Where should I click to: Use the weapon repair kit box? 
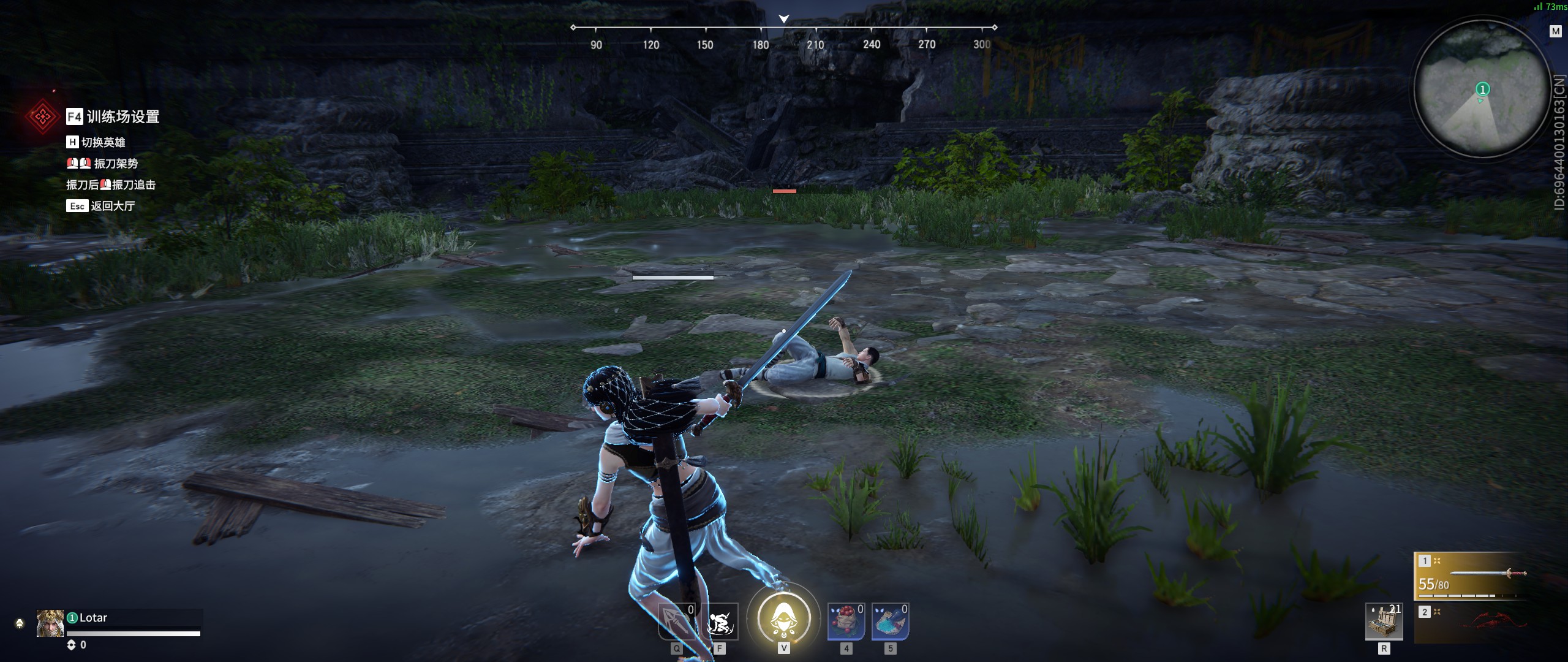[1384, 622]
